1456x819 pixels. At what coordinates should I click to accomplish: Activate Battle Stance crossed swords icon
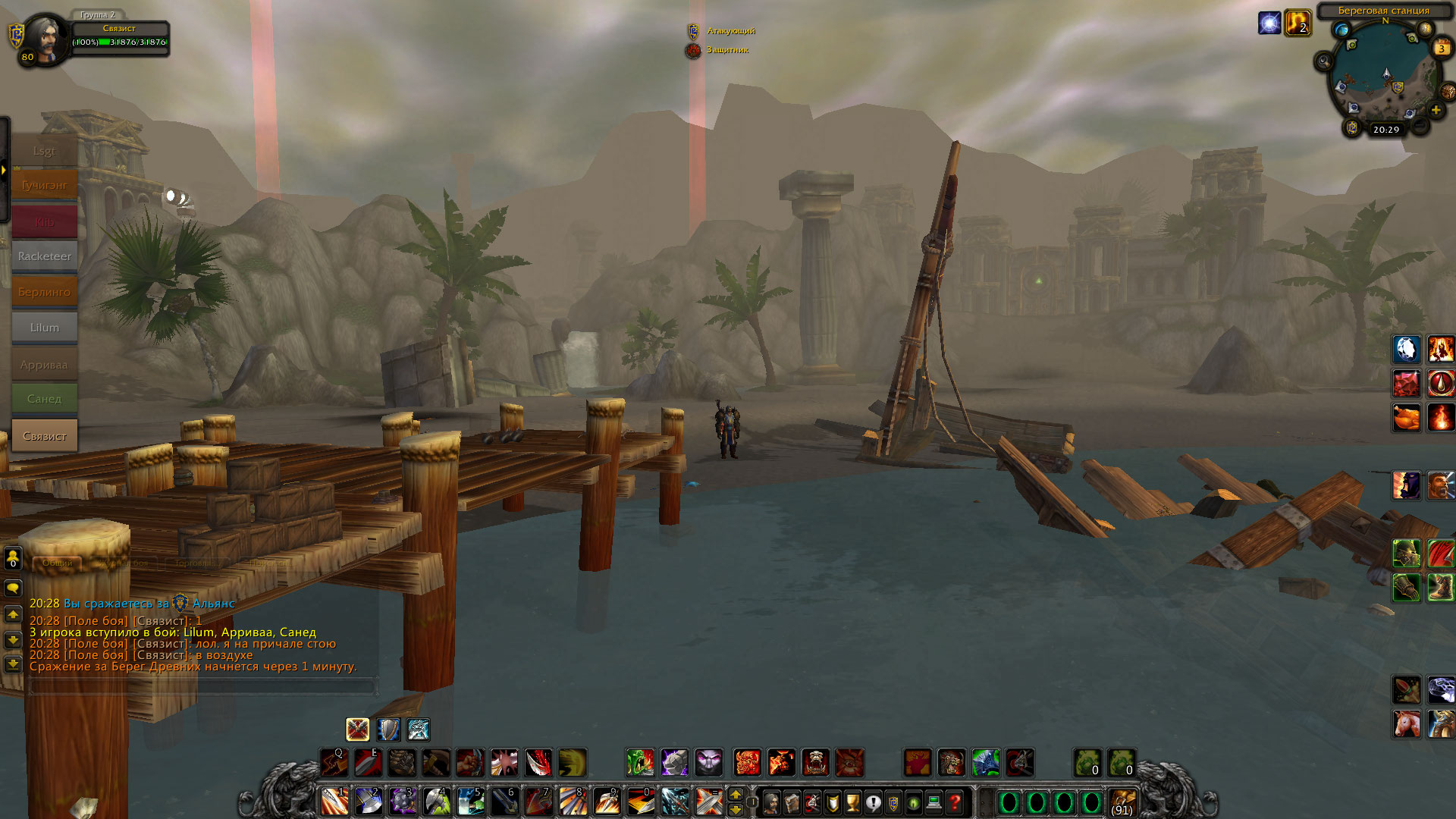click(357, 730)
